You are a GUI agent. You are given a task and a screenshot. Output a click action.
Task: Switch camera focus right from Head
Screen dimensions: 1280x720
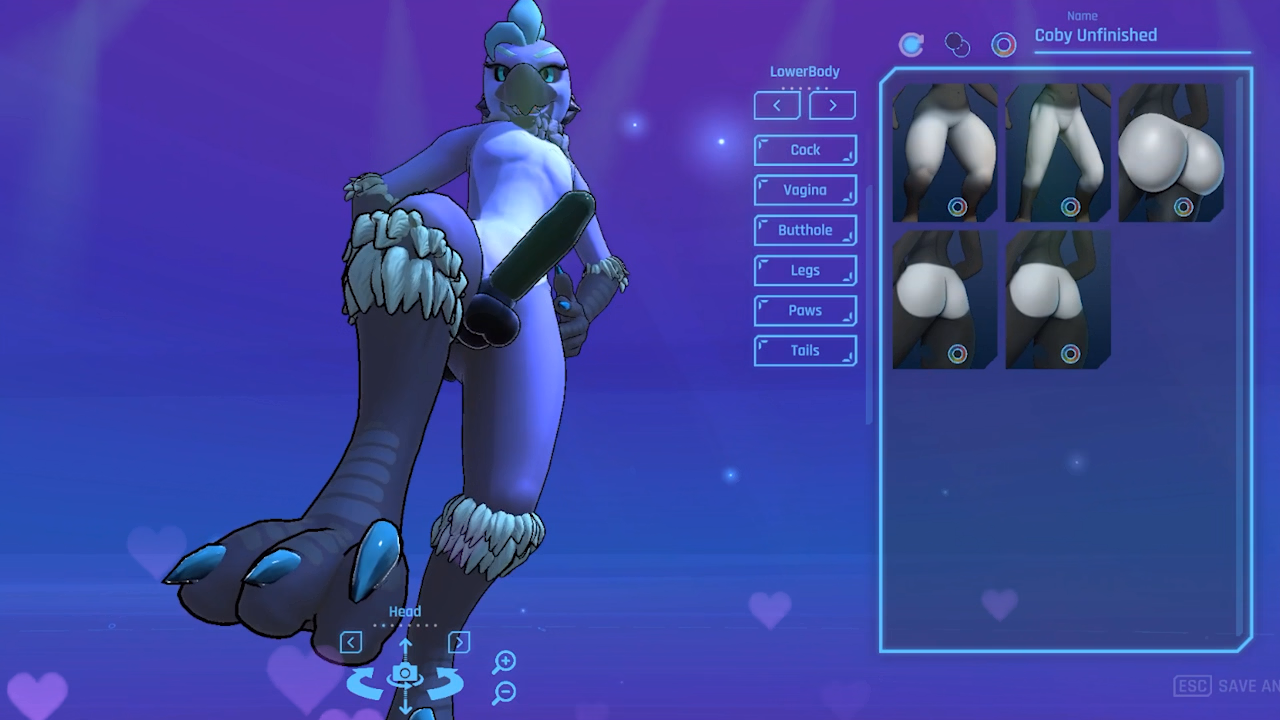click(x=459, y=642)
